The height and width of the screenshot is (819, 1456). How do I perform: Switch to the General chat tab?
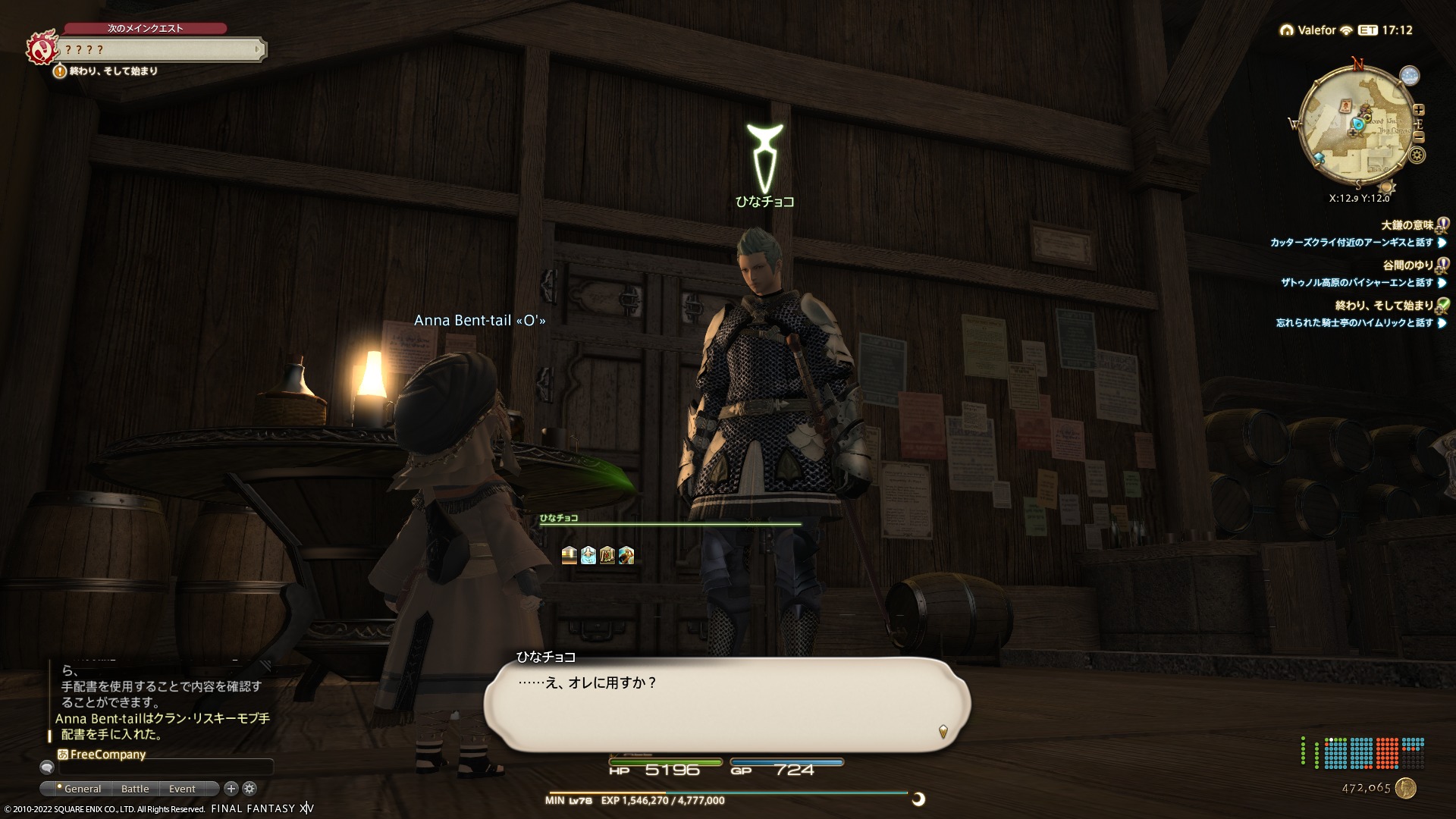pos(82,789)
